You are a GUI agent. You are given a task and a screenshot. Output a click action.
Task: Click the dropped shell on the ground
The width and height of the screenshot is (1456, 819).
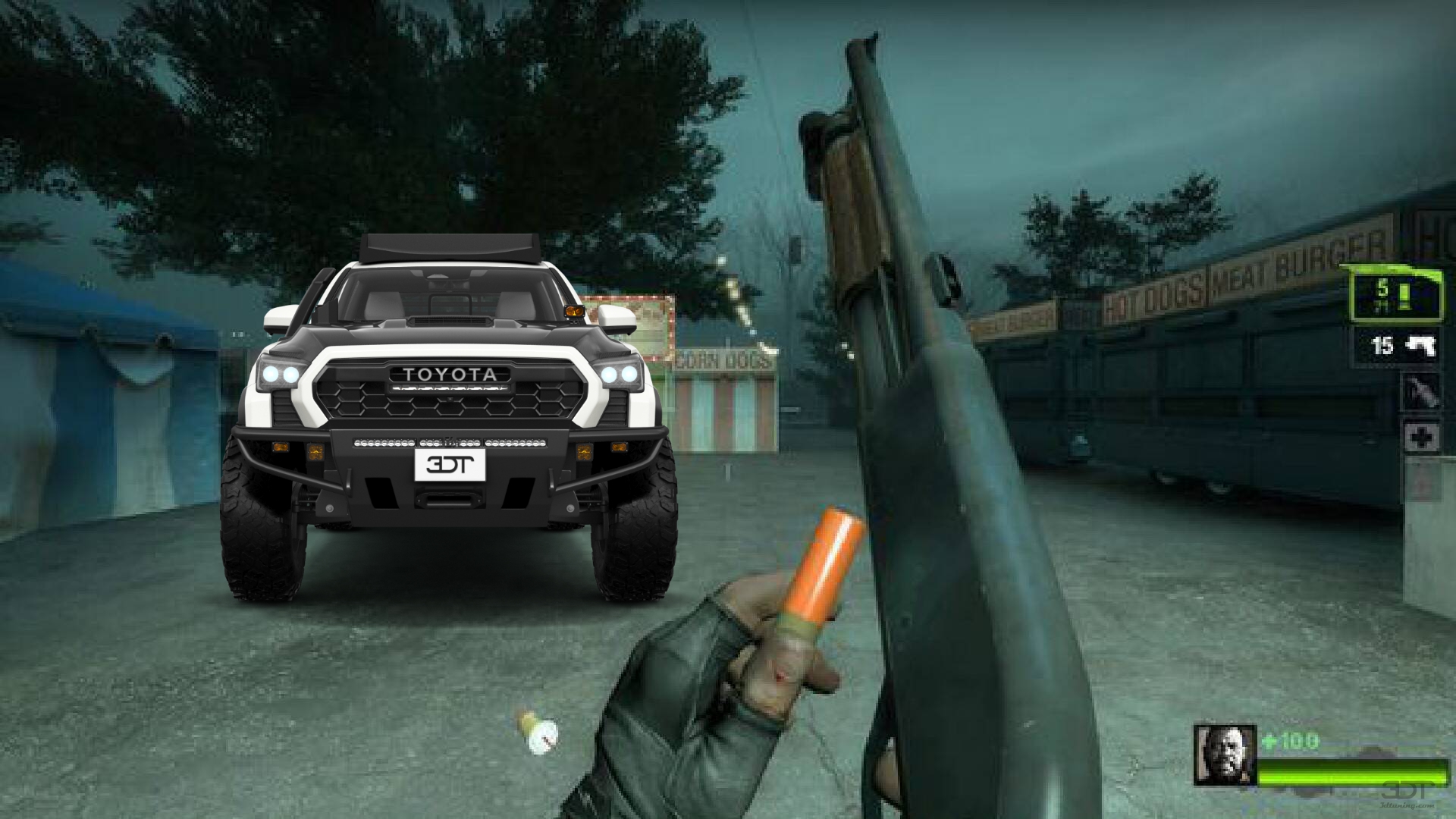click(541, 734)
